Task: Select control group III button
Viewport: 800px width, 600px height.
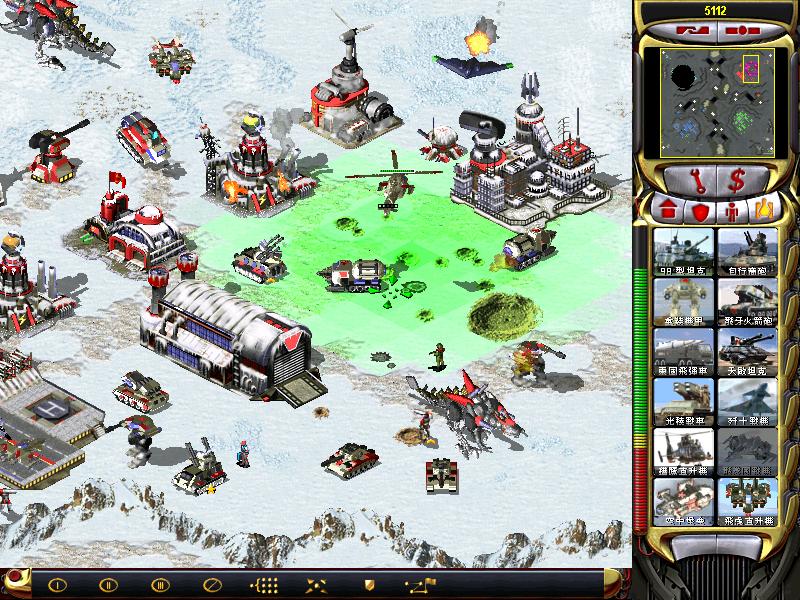Action: (159, 584)
